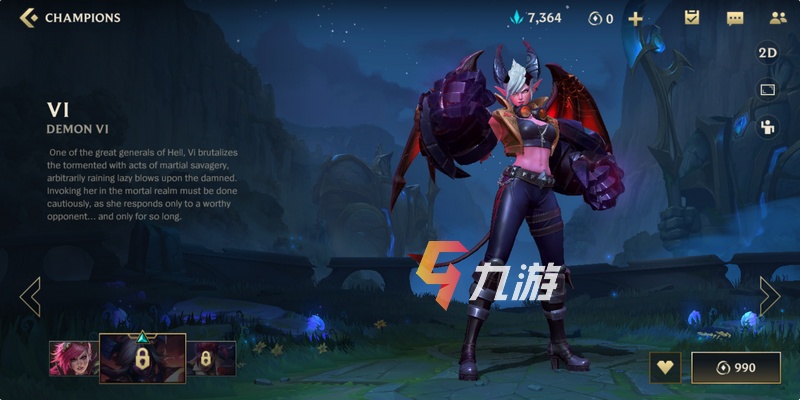Screen dimensions: 800x400
Task: Buy the skin for 990 Wild Cores
Action: tap(735, 367)
